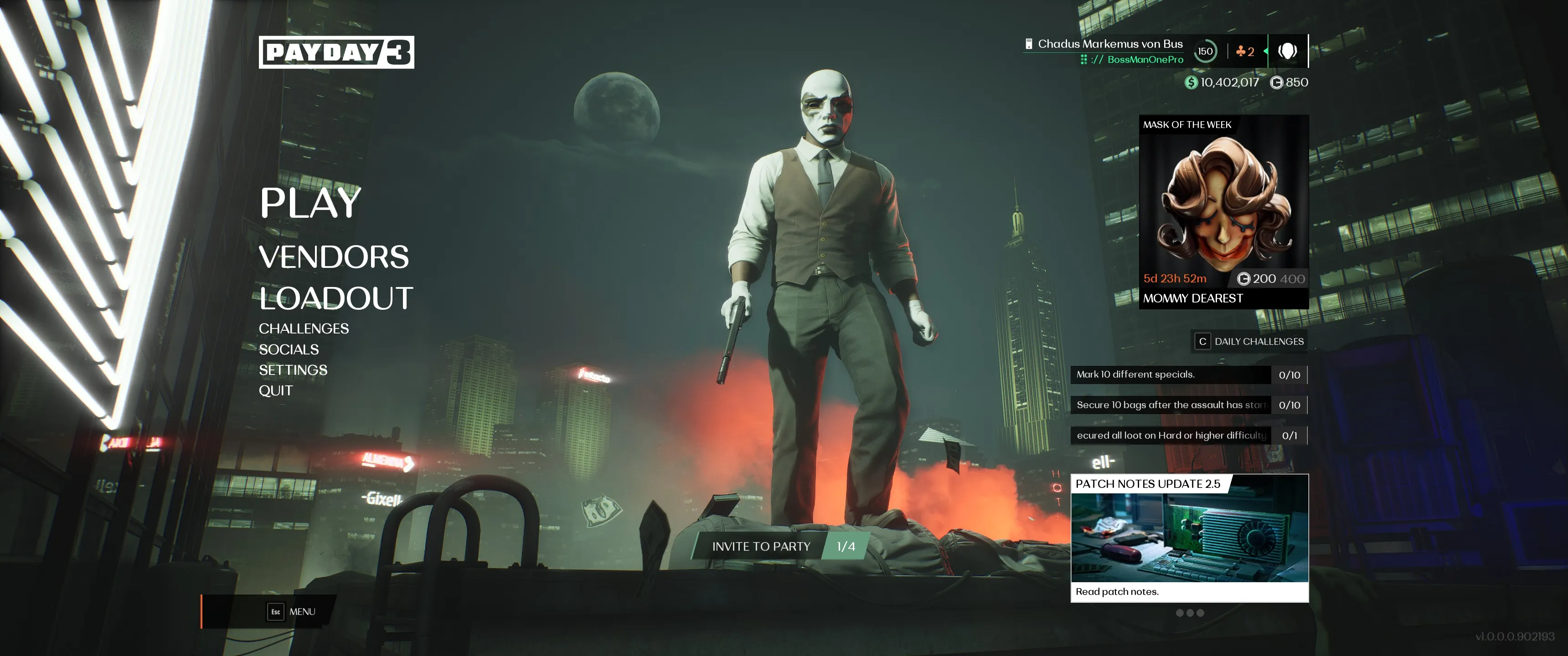Open the Chadus Markemus von Bus player profile
1568x656 pixels.
pyautogui.click(x=1109, y=44)
